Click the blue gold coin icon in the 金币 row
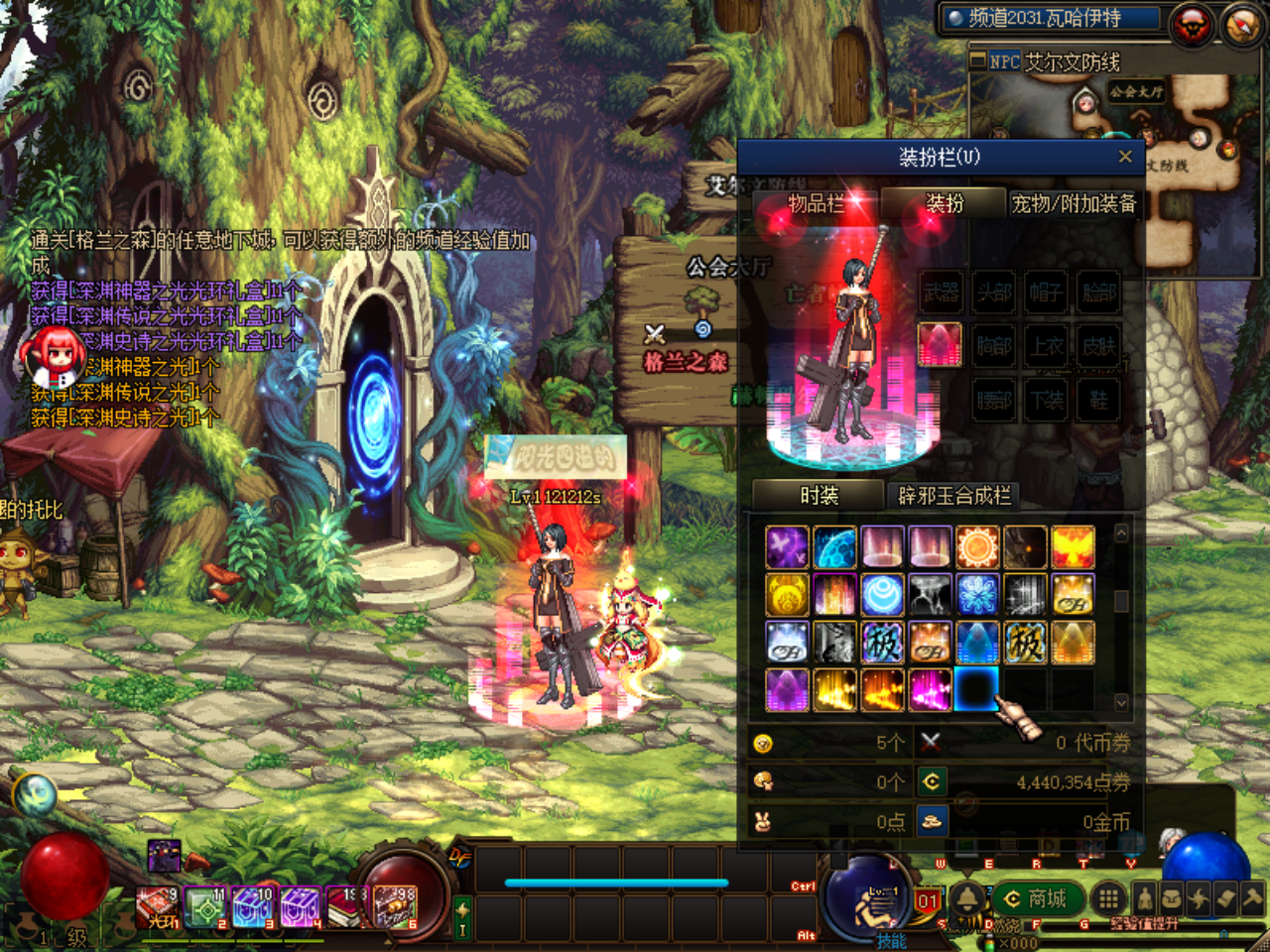 click(x=932, y=821)
